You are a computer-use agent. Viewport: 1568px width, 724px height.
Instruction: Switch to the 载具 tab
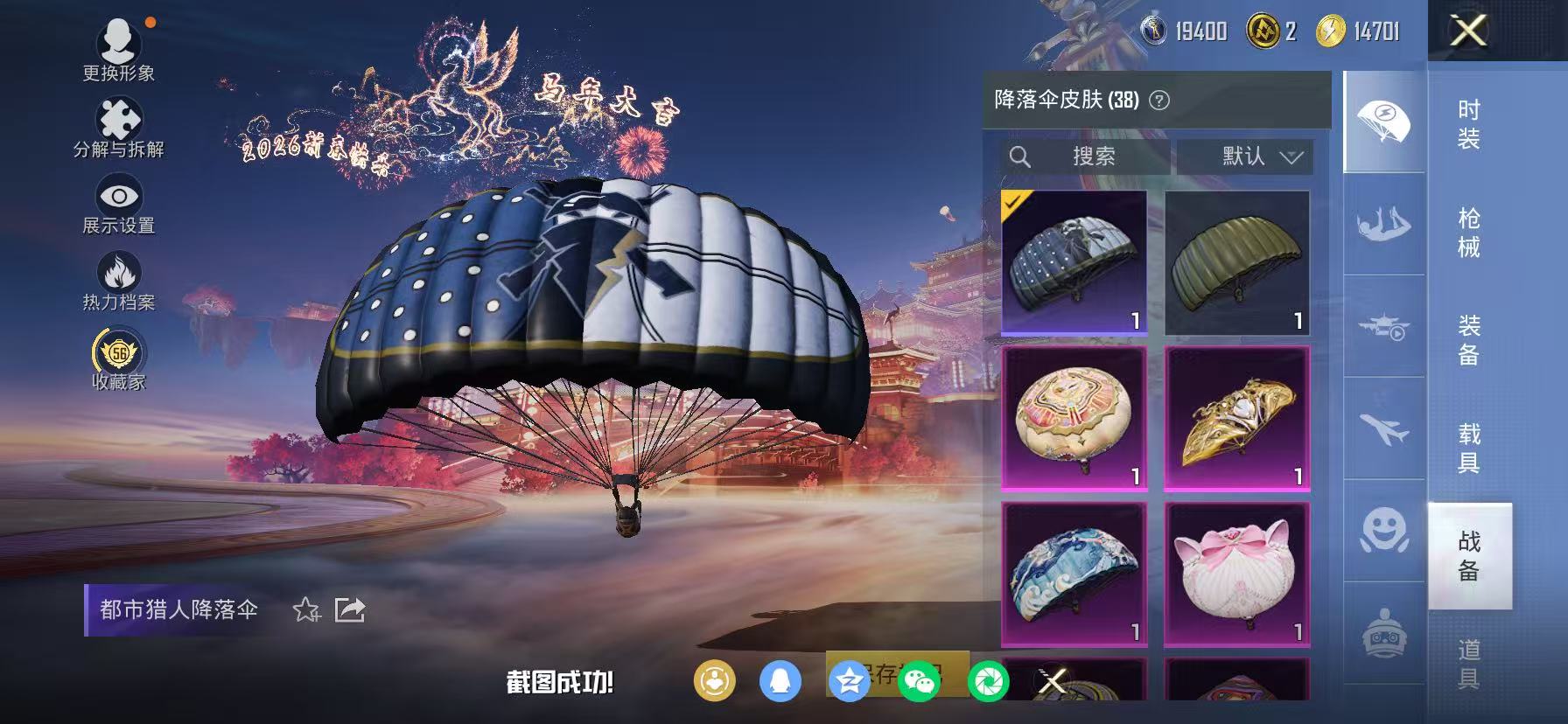[1469, 446]
